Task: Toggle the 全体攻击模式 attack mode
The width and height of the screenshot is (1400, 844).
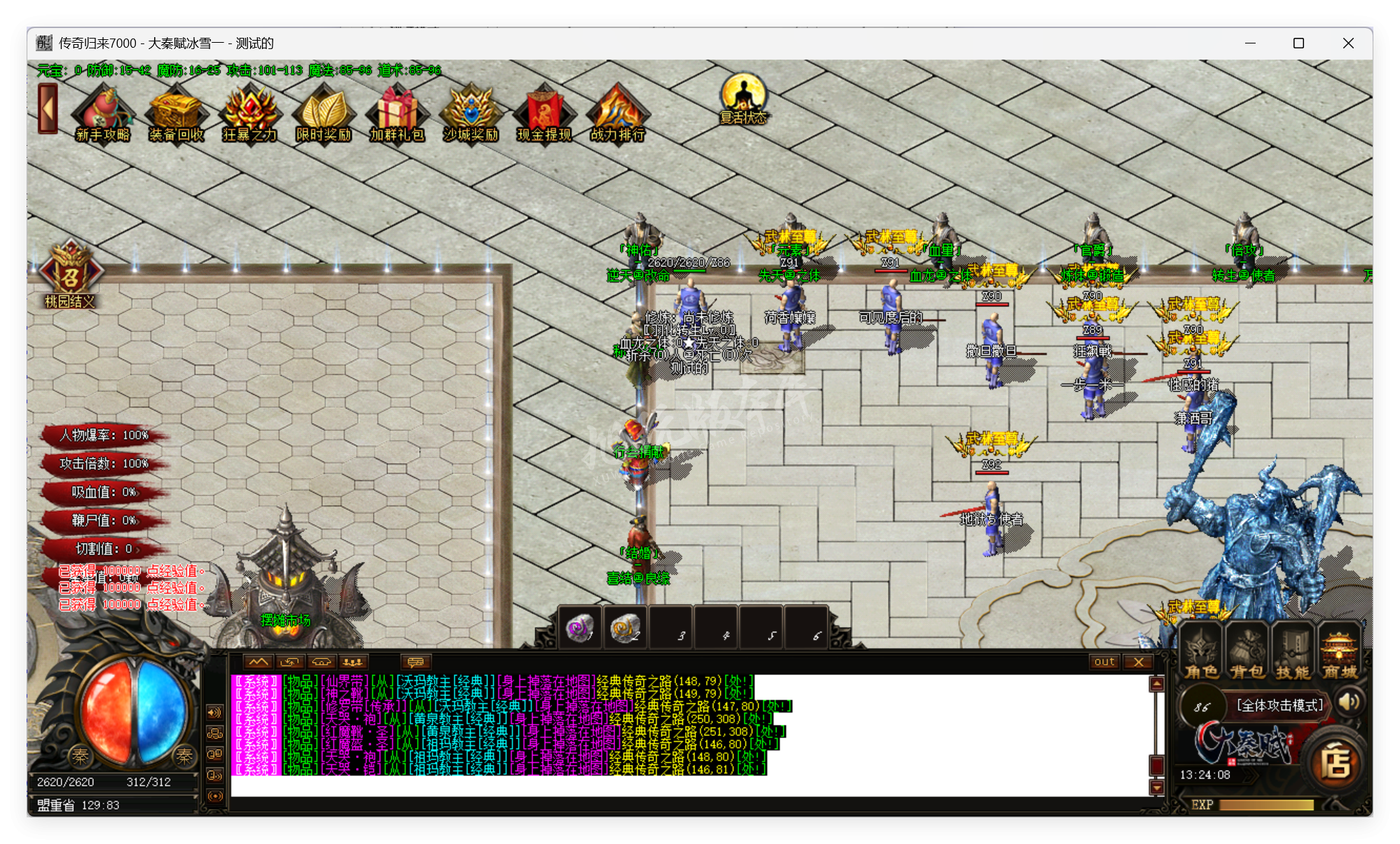Action: [1279, 705]
